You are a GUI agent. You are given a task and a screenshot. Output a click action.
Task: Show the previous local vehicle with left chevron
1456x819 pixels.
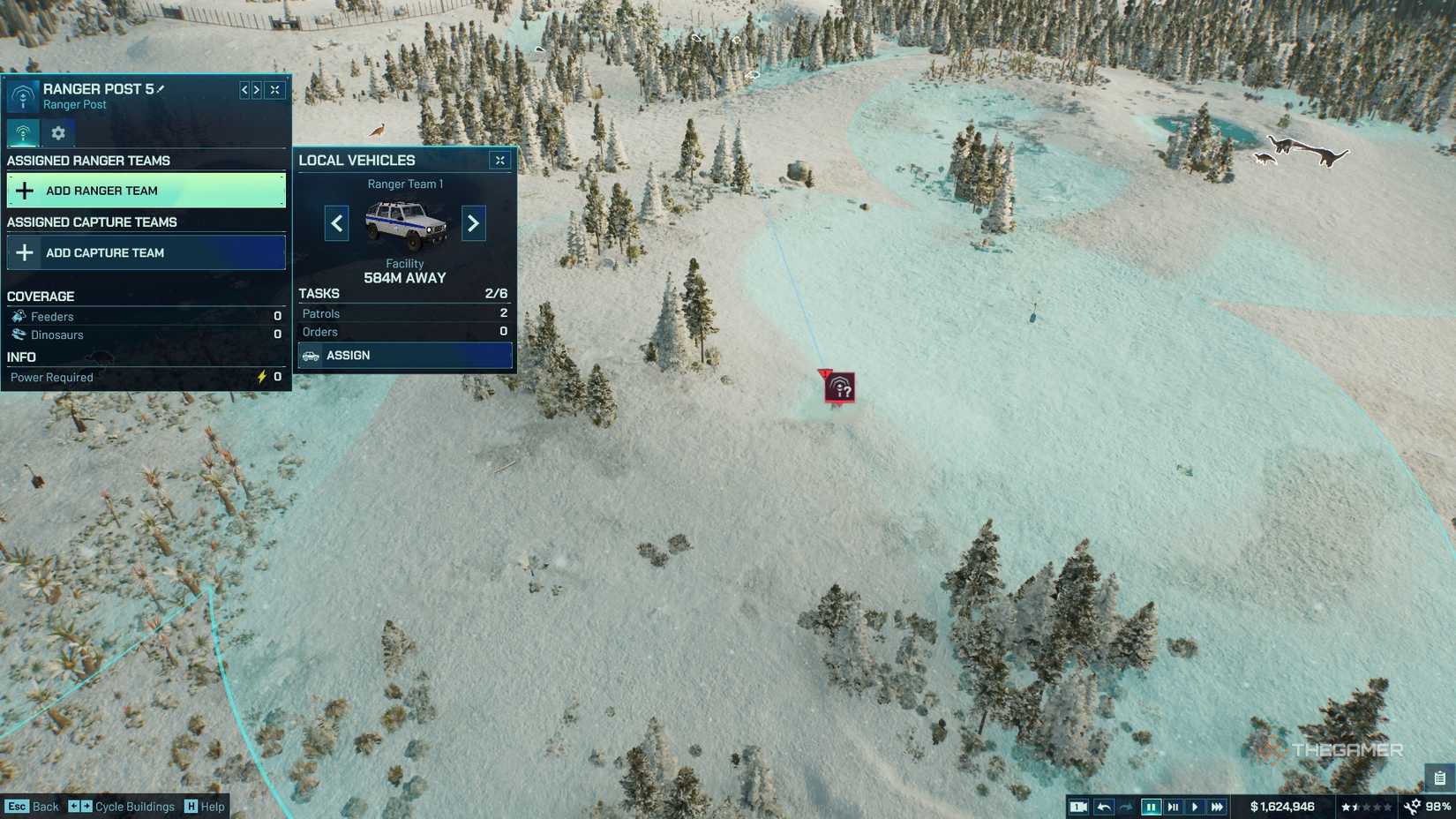point(336,223)
